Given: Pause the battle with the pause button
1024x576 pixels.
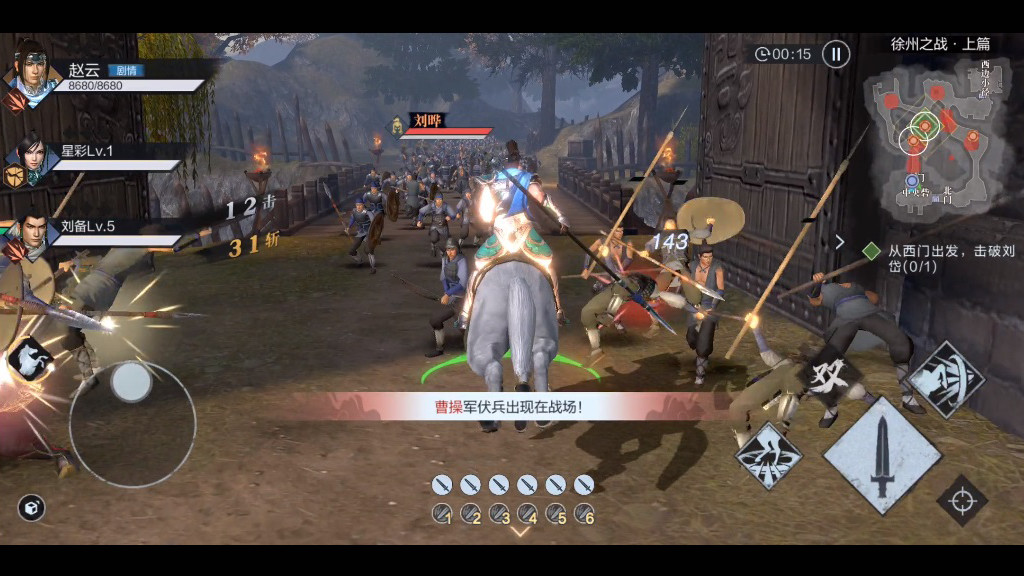Looking at the screenshot, I should [836, 54].
